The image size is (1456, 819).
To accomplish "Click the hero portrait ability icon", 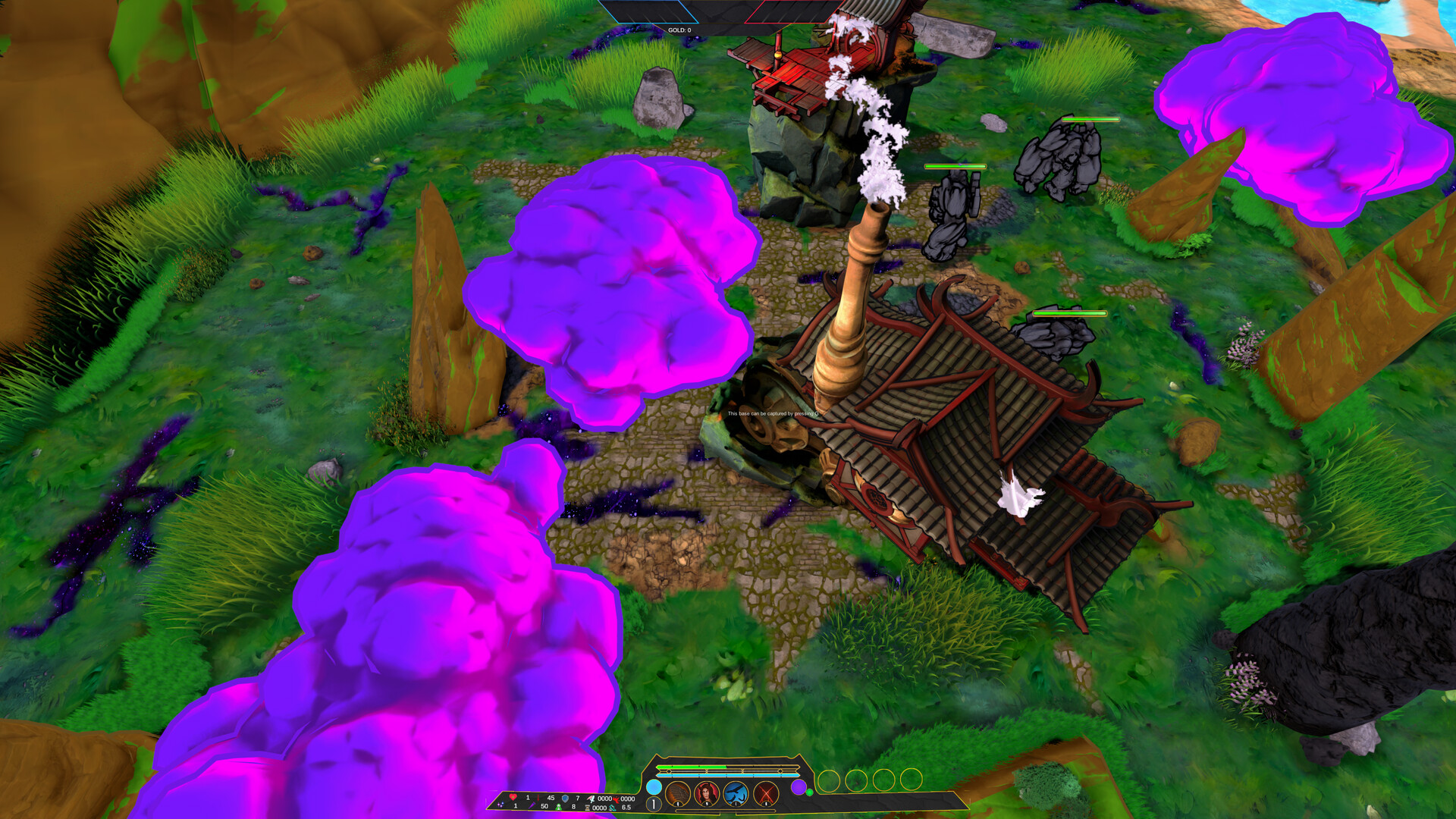I will [708, 794].
